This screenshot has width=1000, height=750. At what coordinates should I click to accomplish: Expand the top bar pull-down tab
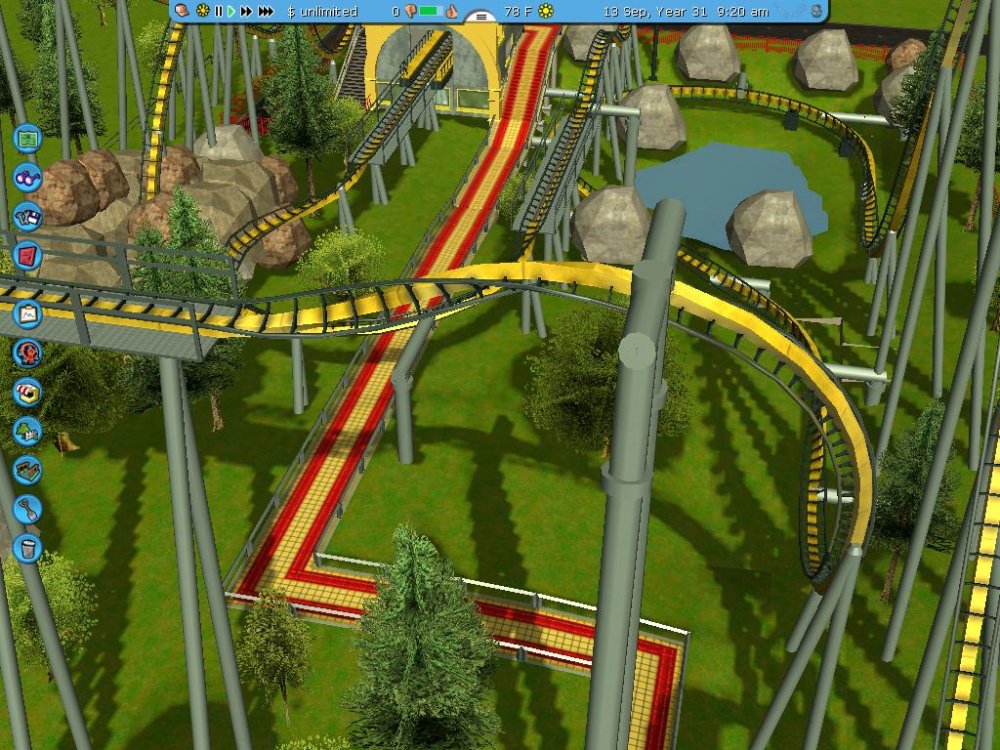[x=482, y=17]
